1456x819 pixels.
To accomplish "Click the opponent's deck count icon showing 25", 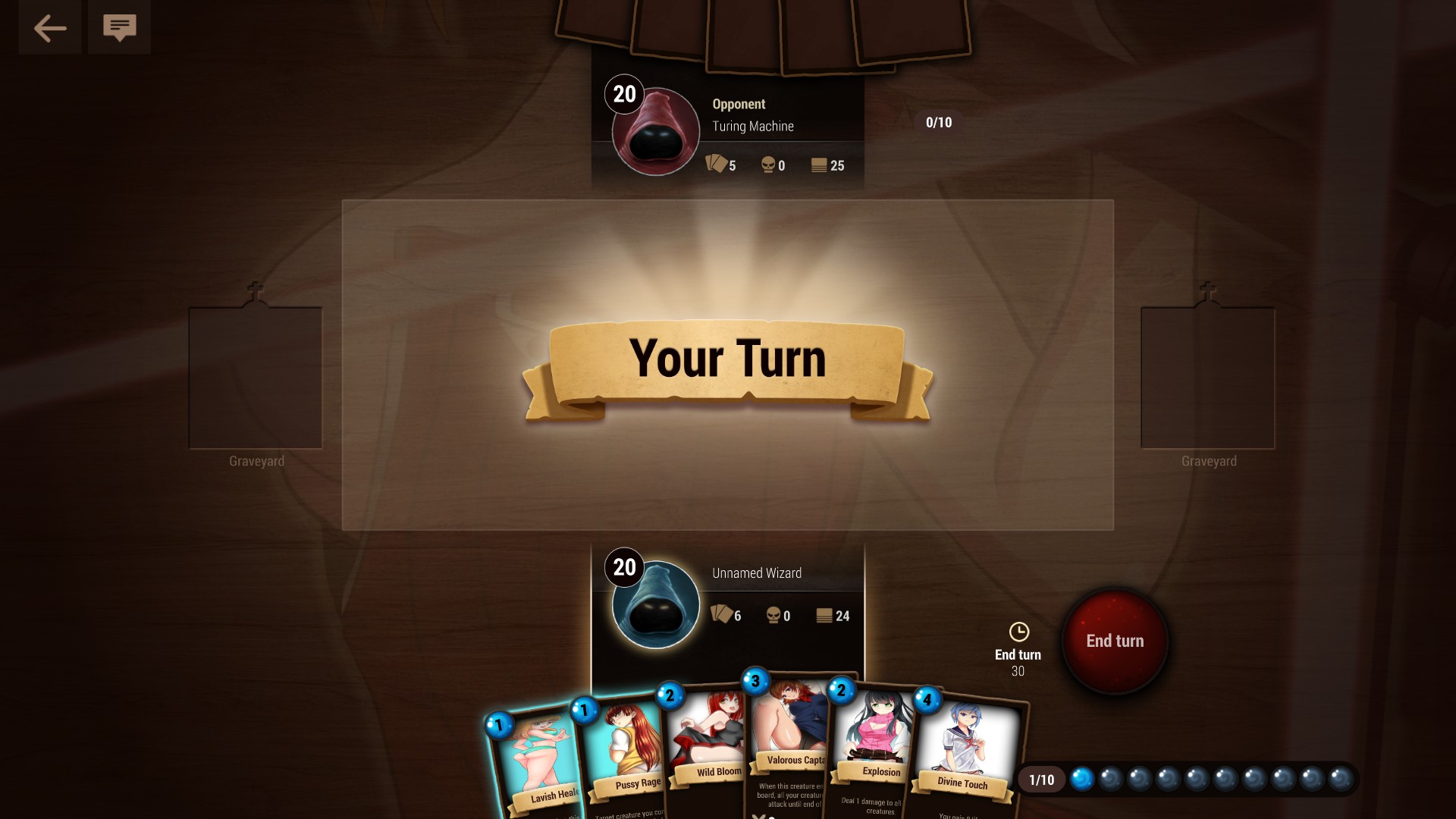I will 820,165.
